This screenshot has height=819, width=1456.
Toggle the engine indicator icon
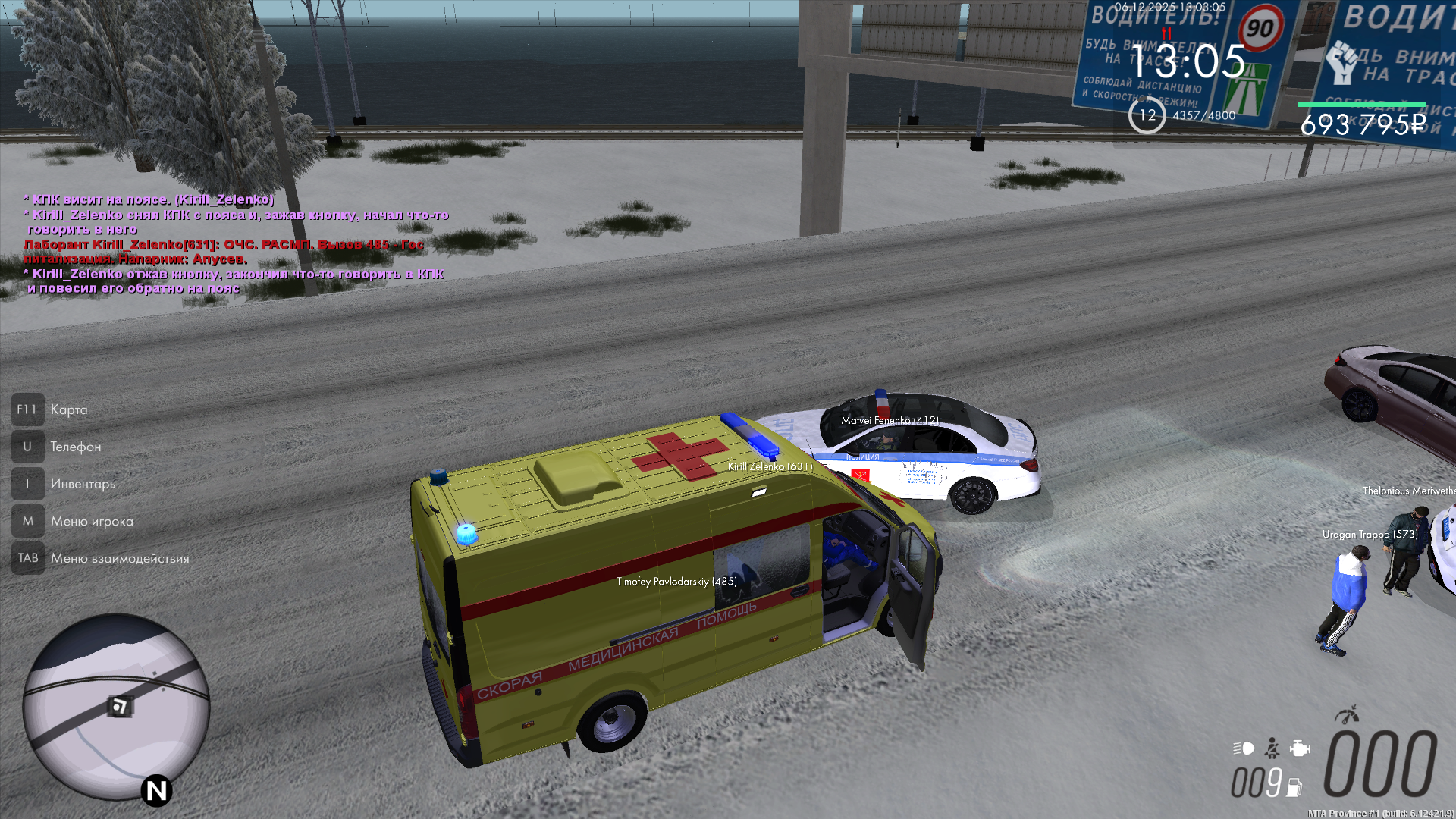(1300, 748)
